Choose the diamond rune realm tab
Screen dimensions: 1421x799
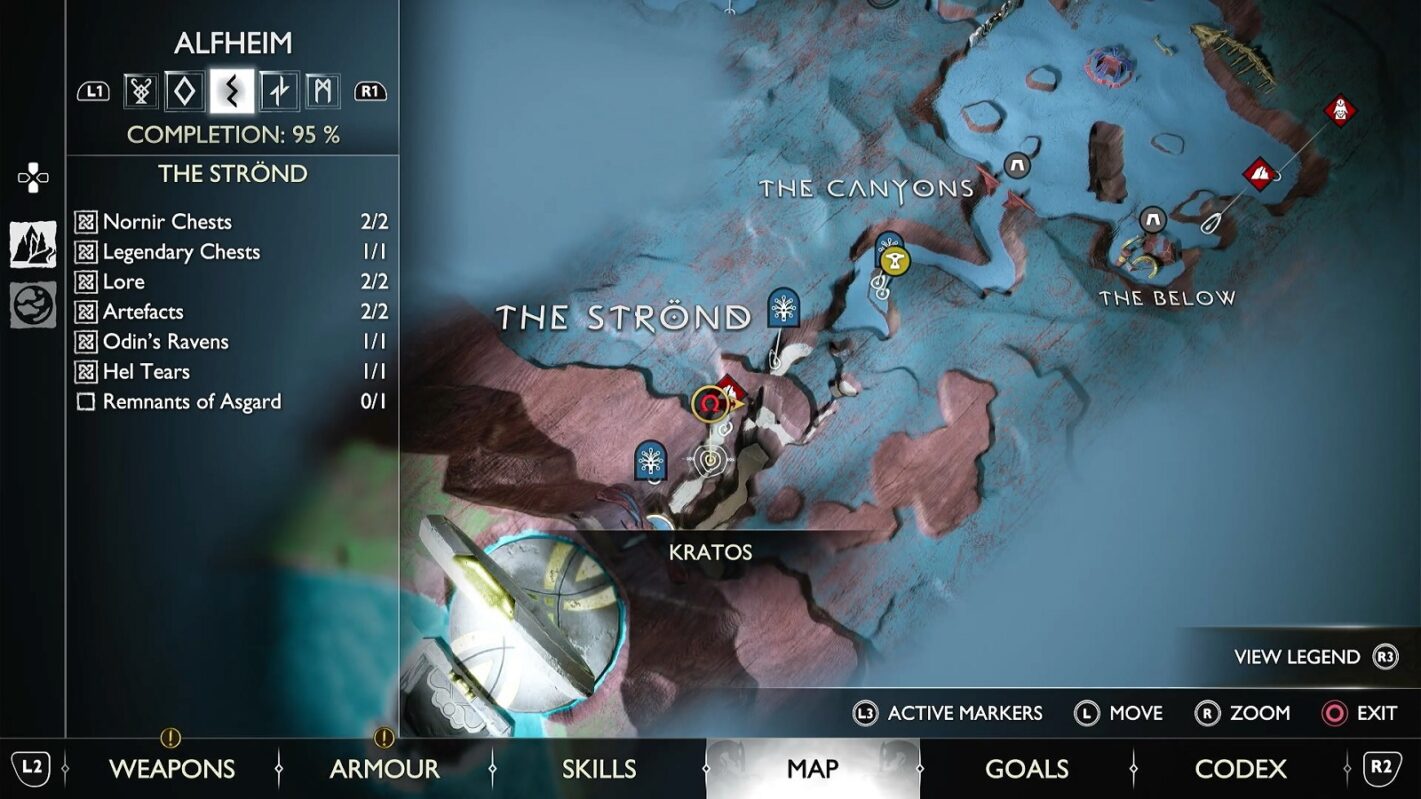click(x=185, y=92)
